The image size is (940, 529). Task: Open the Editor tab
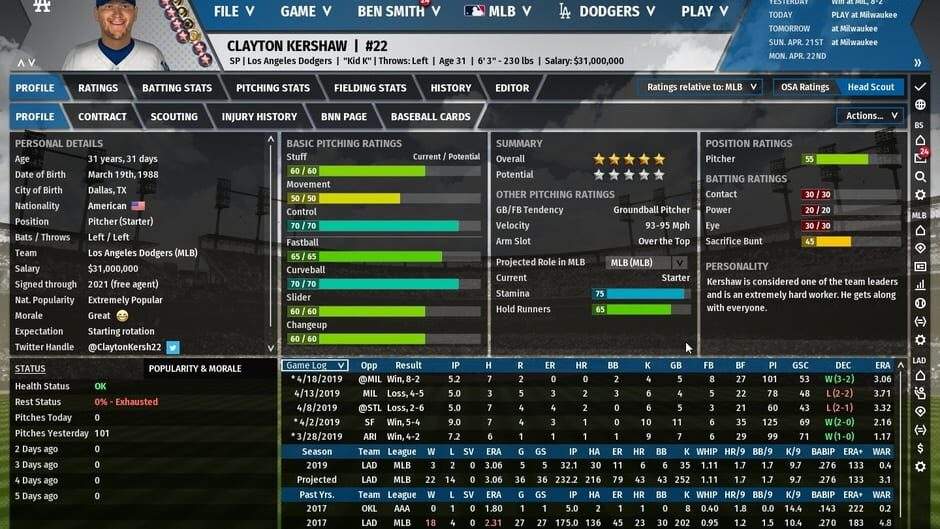point(512,88)
